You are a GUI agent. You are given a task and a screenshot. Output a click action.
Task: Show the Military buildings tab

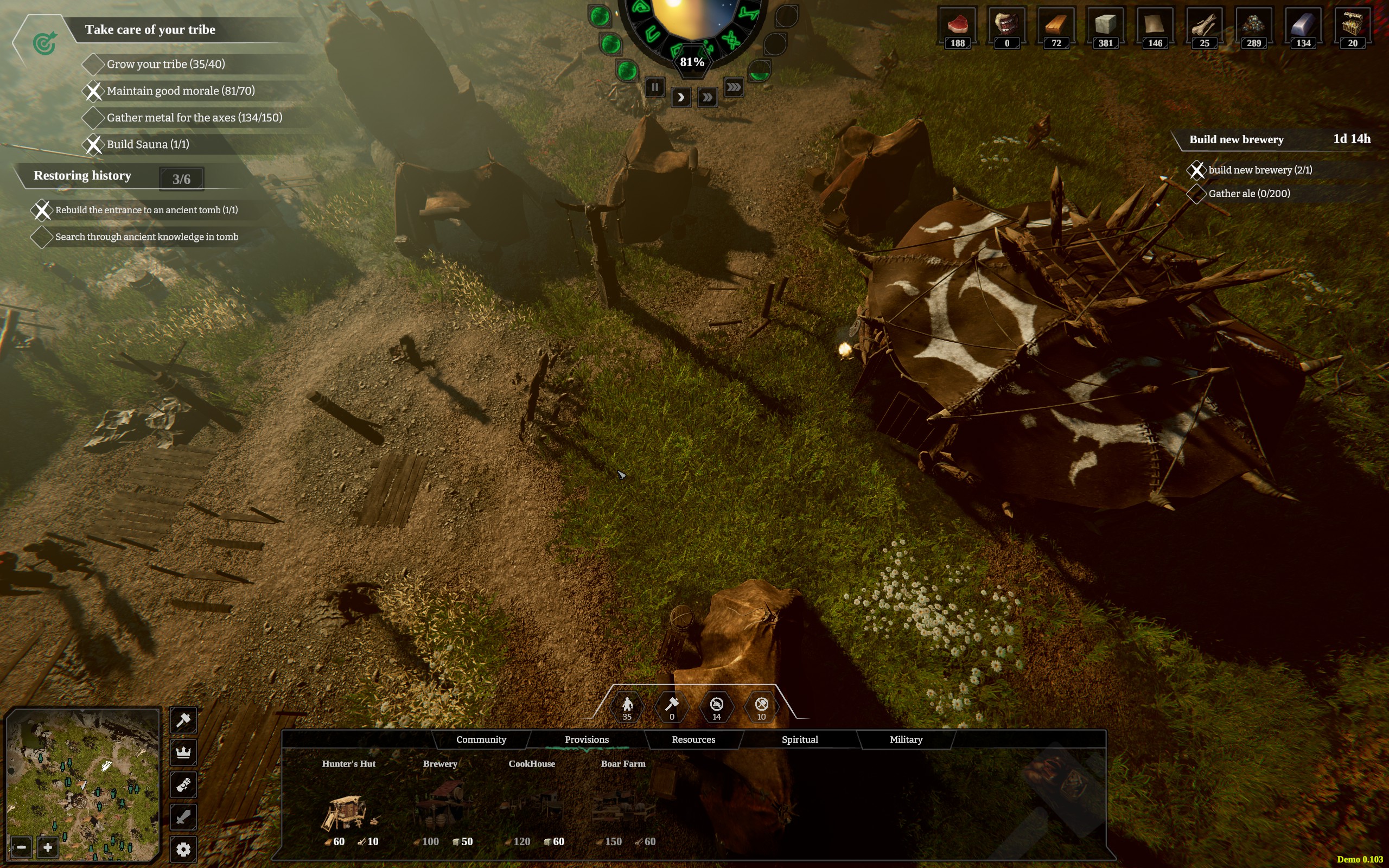click(x=906, y=739)
